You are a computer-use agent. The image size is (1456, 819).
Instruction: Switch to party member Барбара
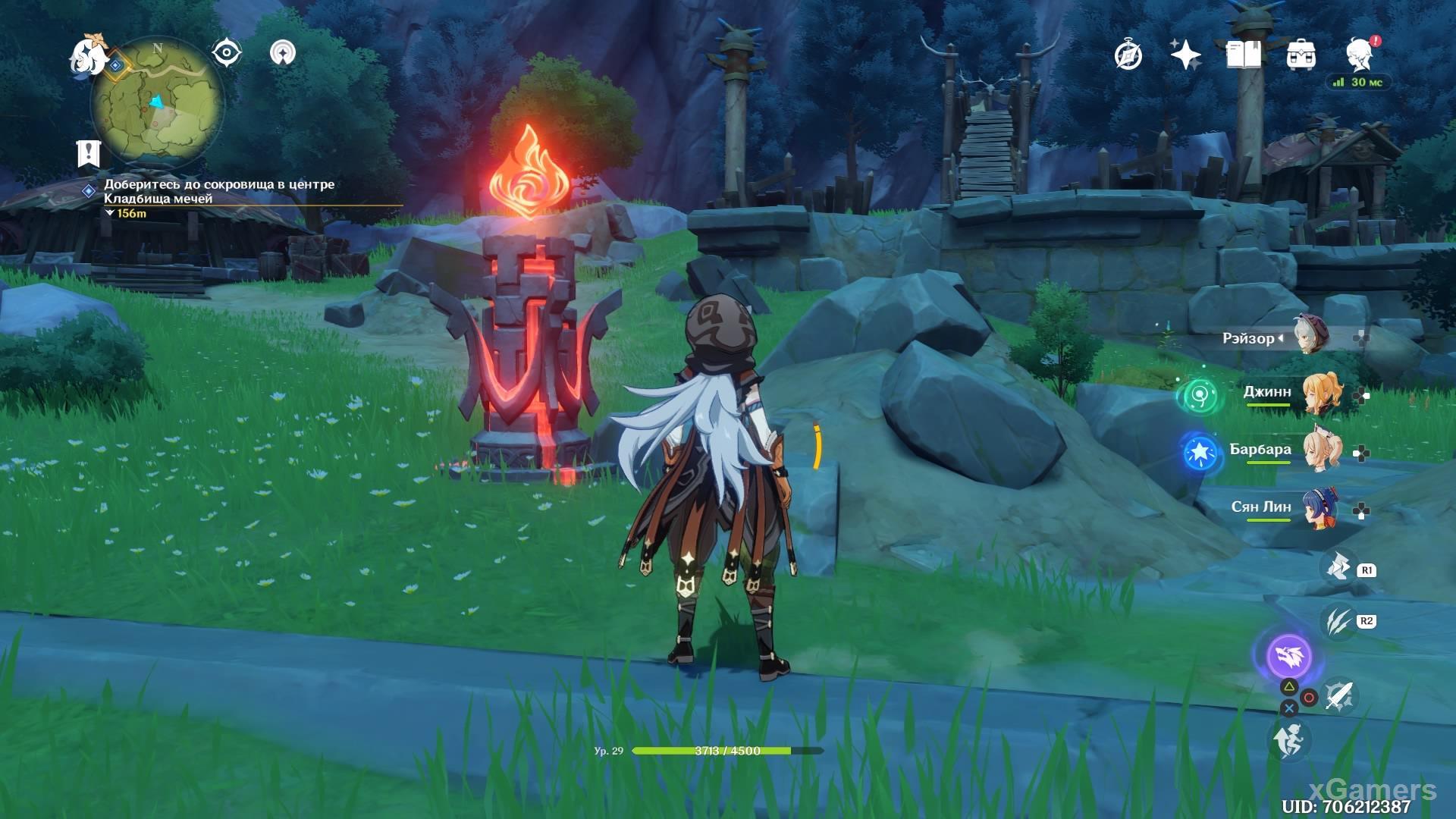tap(1319, 450)
